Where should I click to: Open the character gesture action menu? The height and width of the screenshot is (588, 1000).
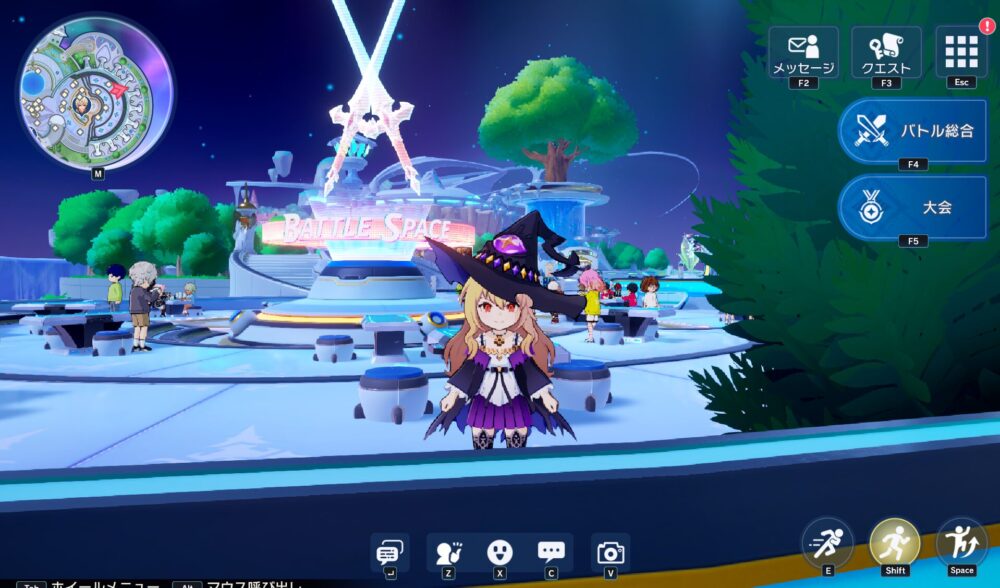[x=449, y=552]
